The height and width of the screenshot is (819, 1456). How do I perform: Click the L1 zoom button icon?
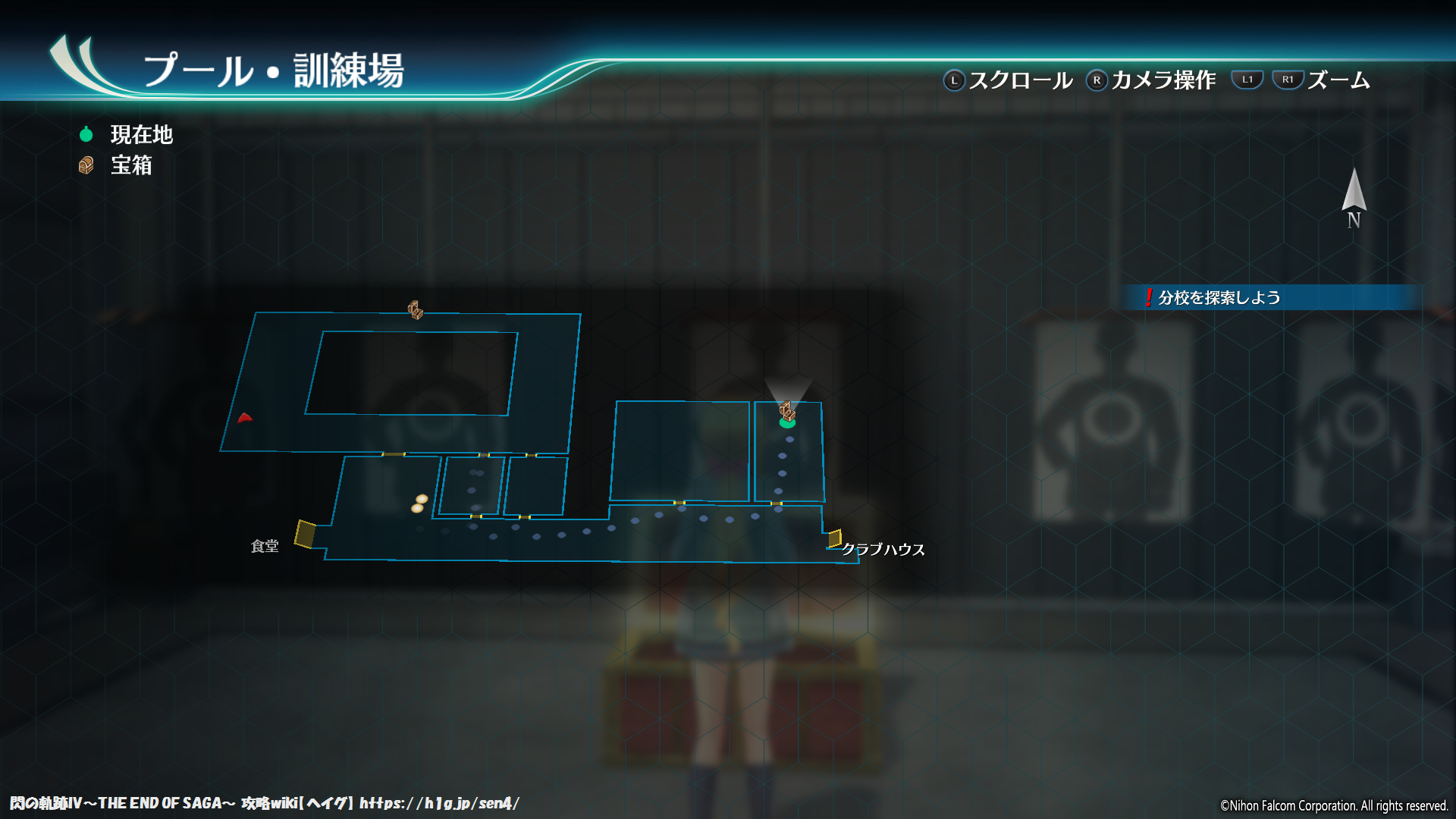coord(1247,78)
